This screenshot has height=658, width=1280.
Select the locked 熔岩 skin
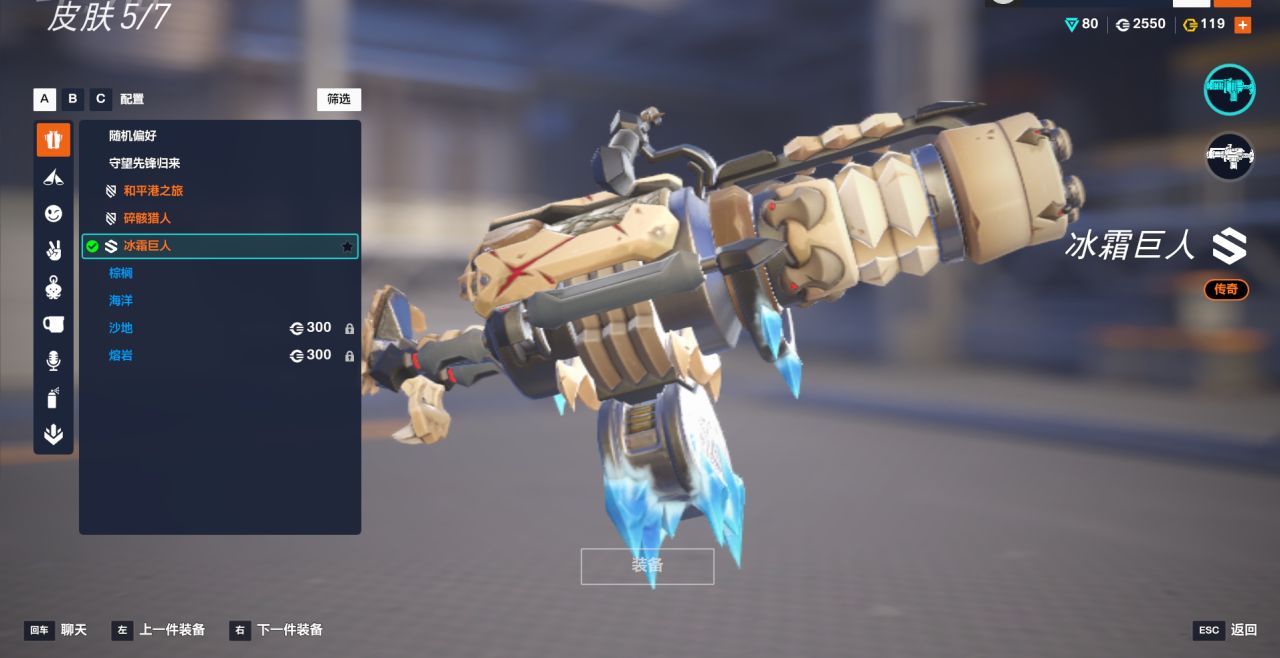(x=121, y=355)
